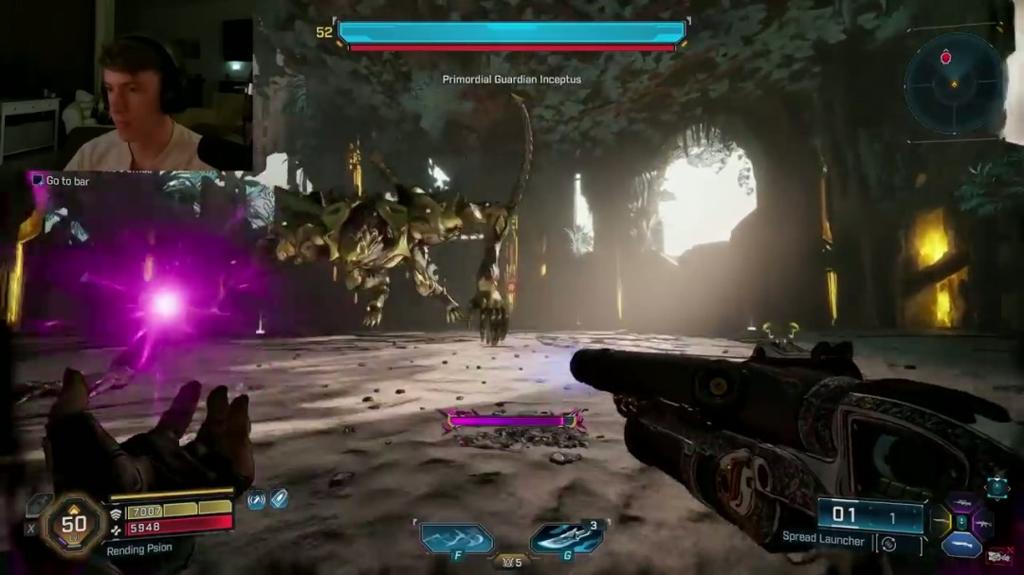Select the highlighted blue shotgun weapon slot

tap(961, 544)
